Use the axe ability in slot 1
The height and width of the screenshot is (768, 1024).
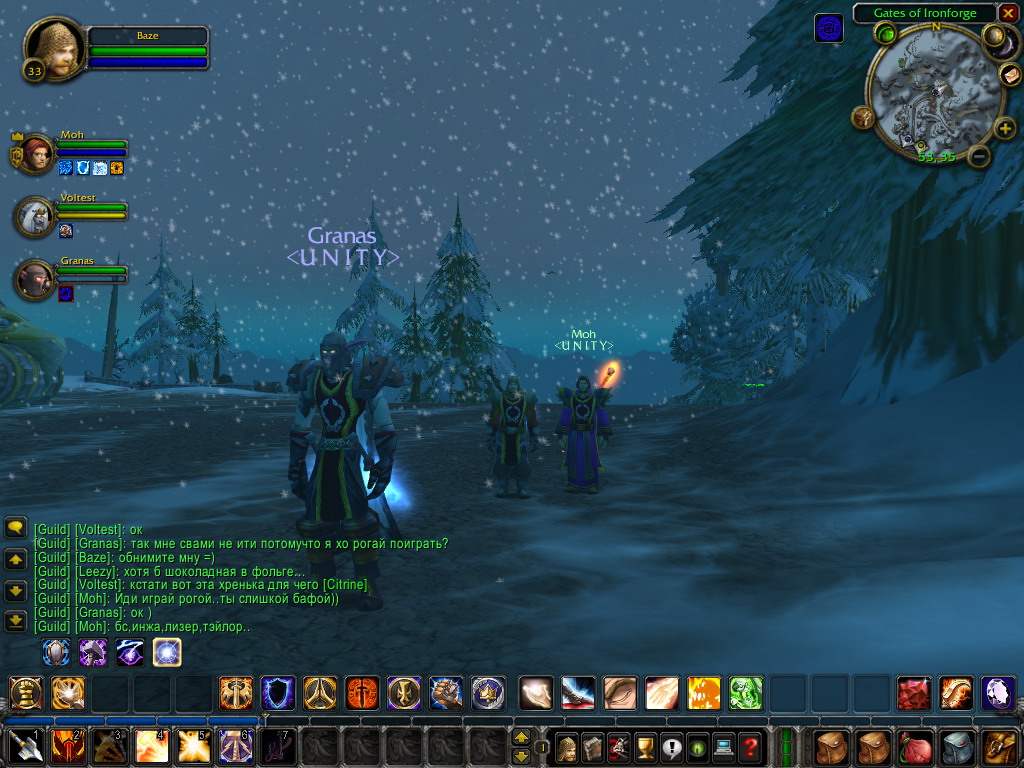(25, 747)
